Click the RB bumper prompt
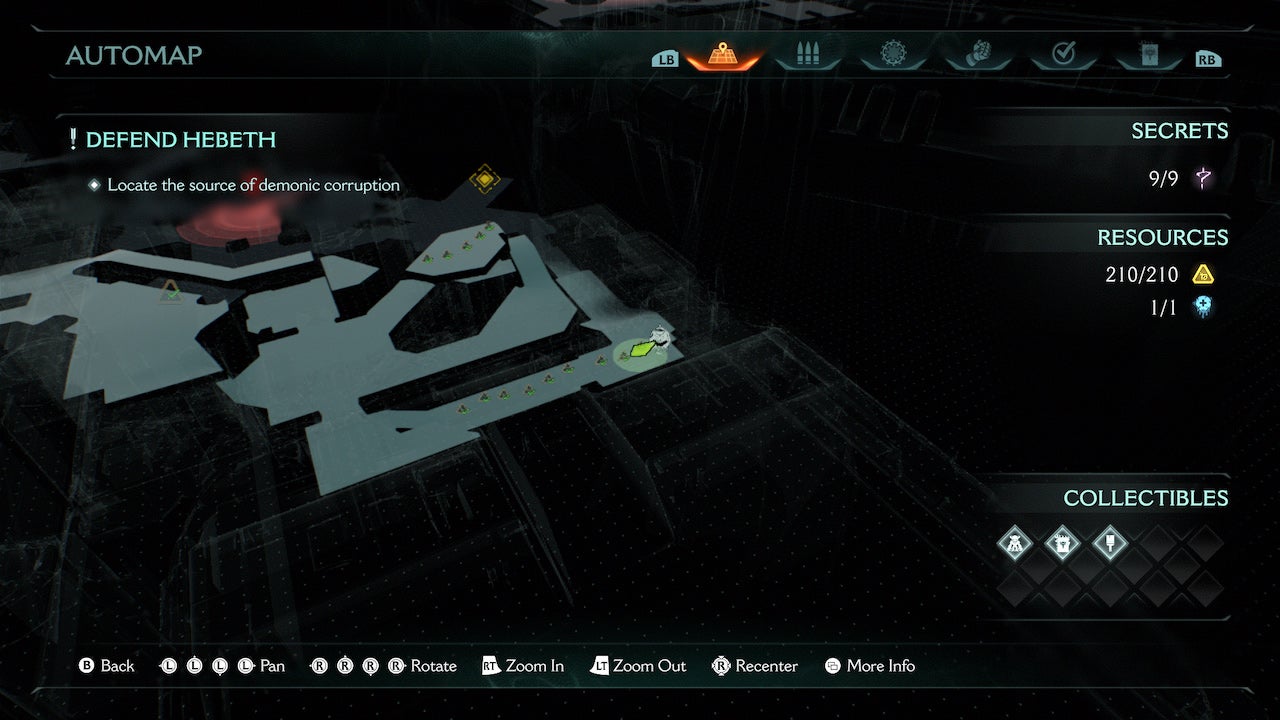 [x=1207, y=58]
